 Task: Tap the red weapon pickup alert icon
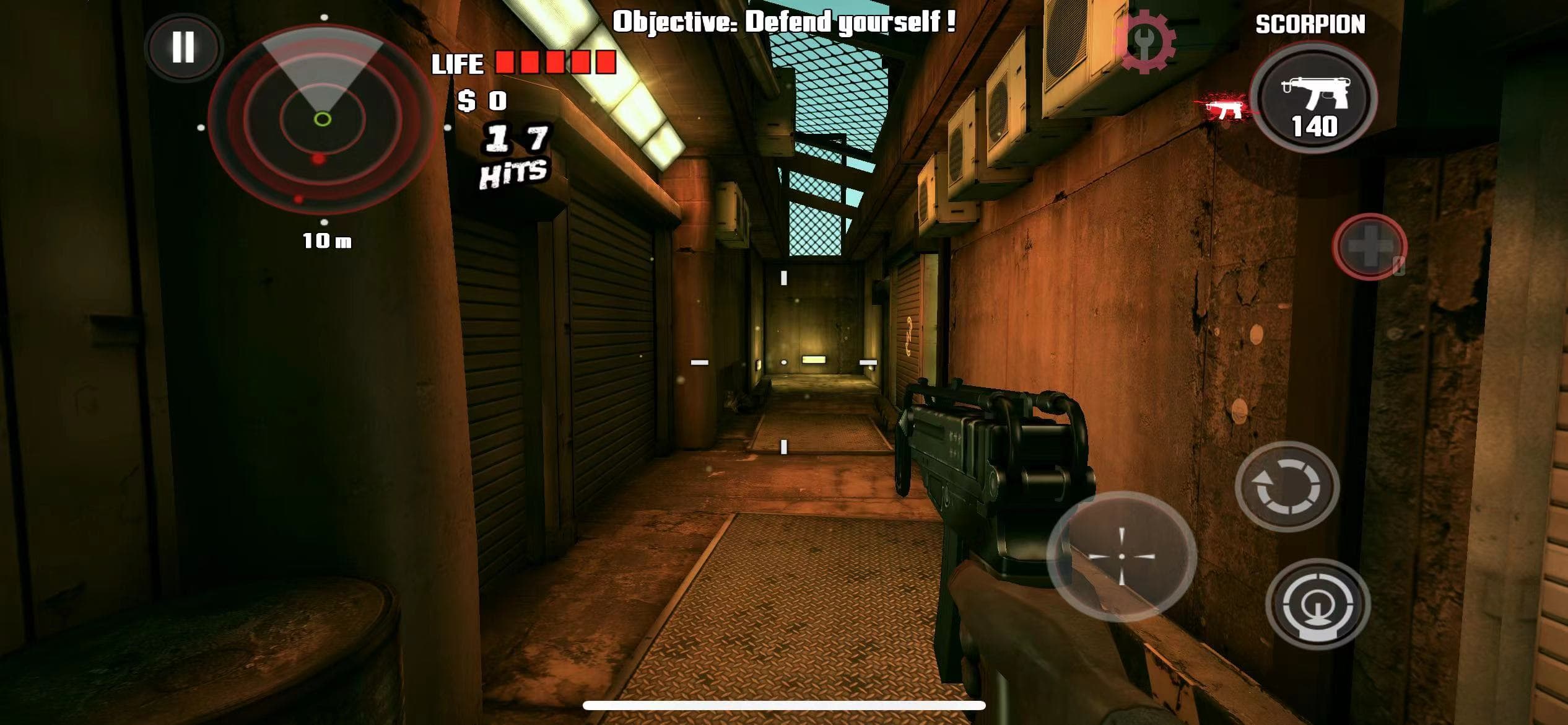tap(1225, 107)
